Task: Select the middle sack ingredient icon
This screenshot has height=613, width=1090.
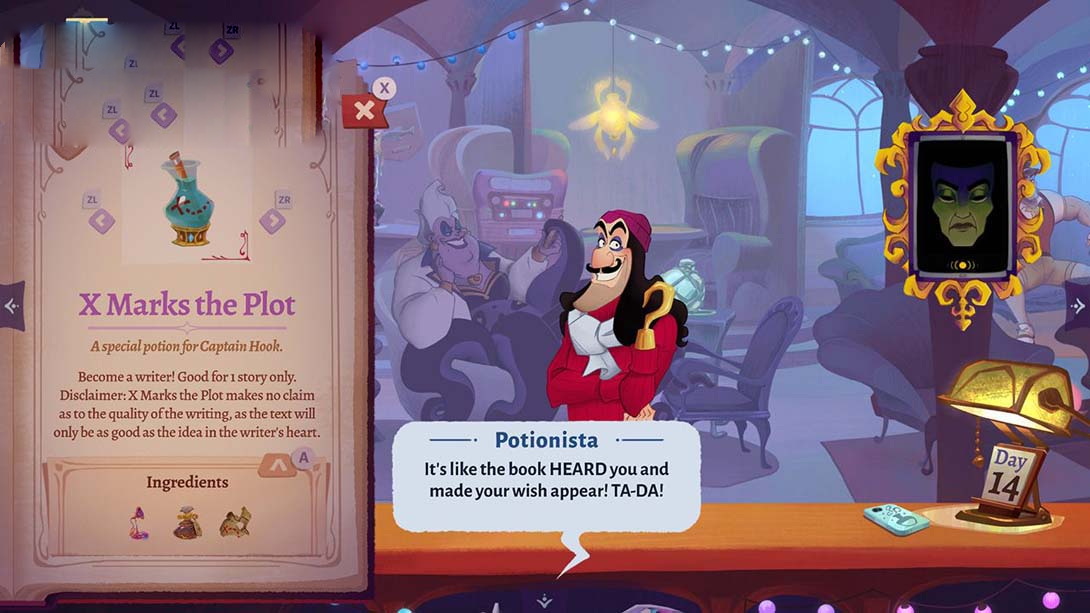Action: click(187, 522)
